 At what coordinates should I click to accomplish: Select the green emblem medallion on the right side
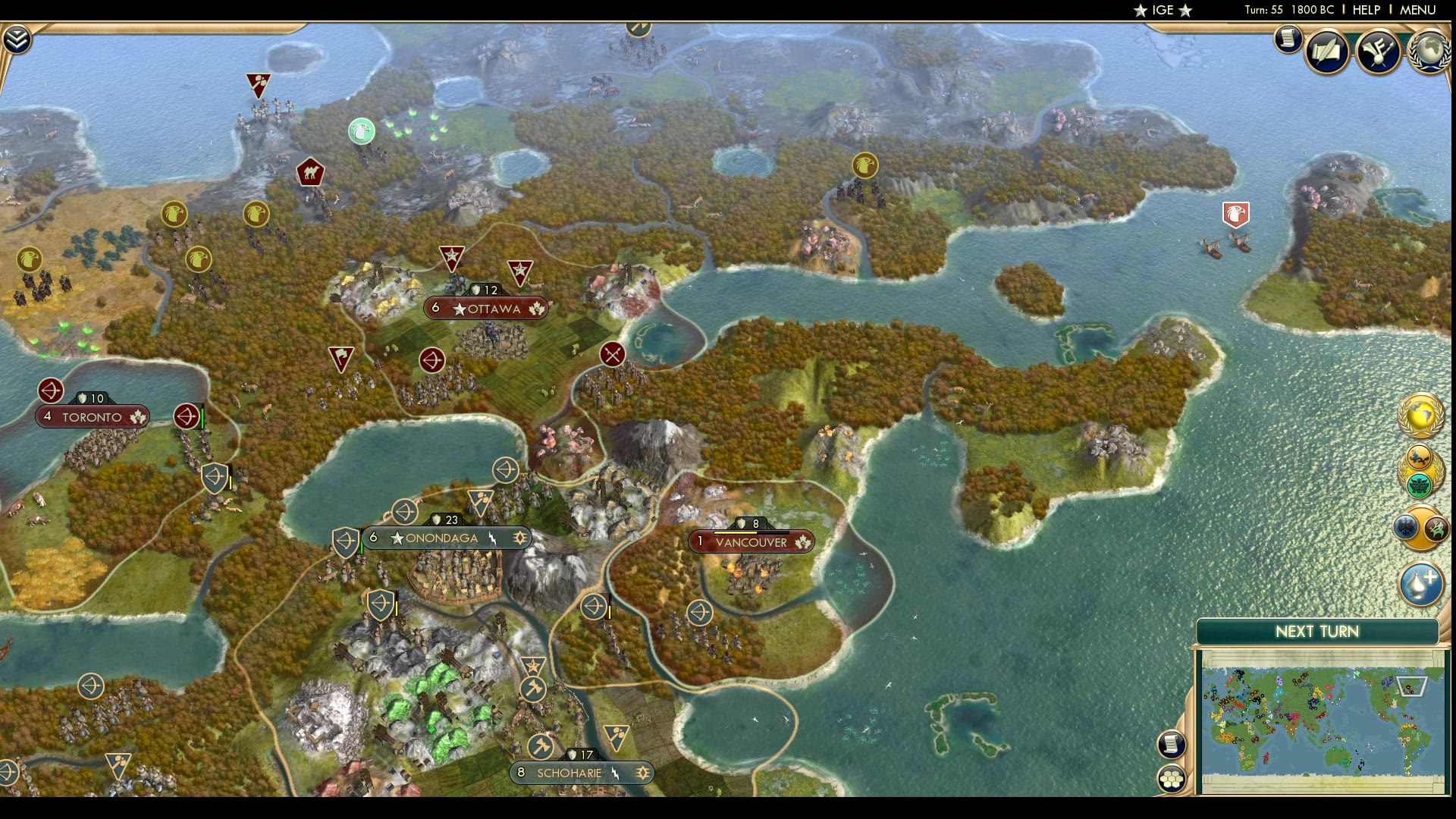click(x=1420, y=484)
